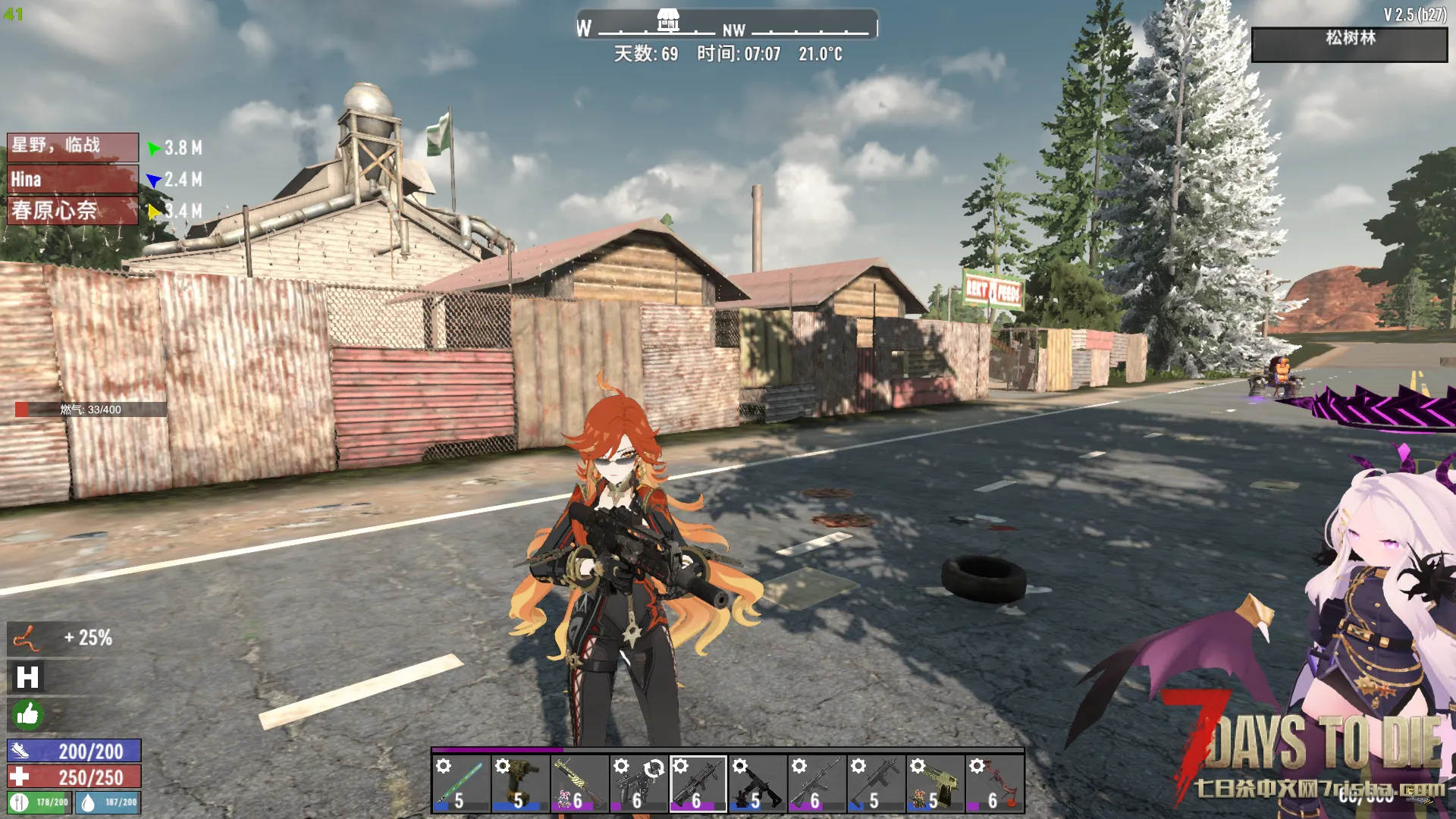Click the white H status icon

[27, 677]
